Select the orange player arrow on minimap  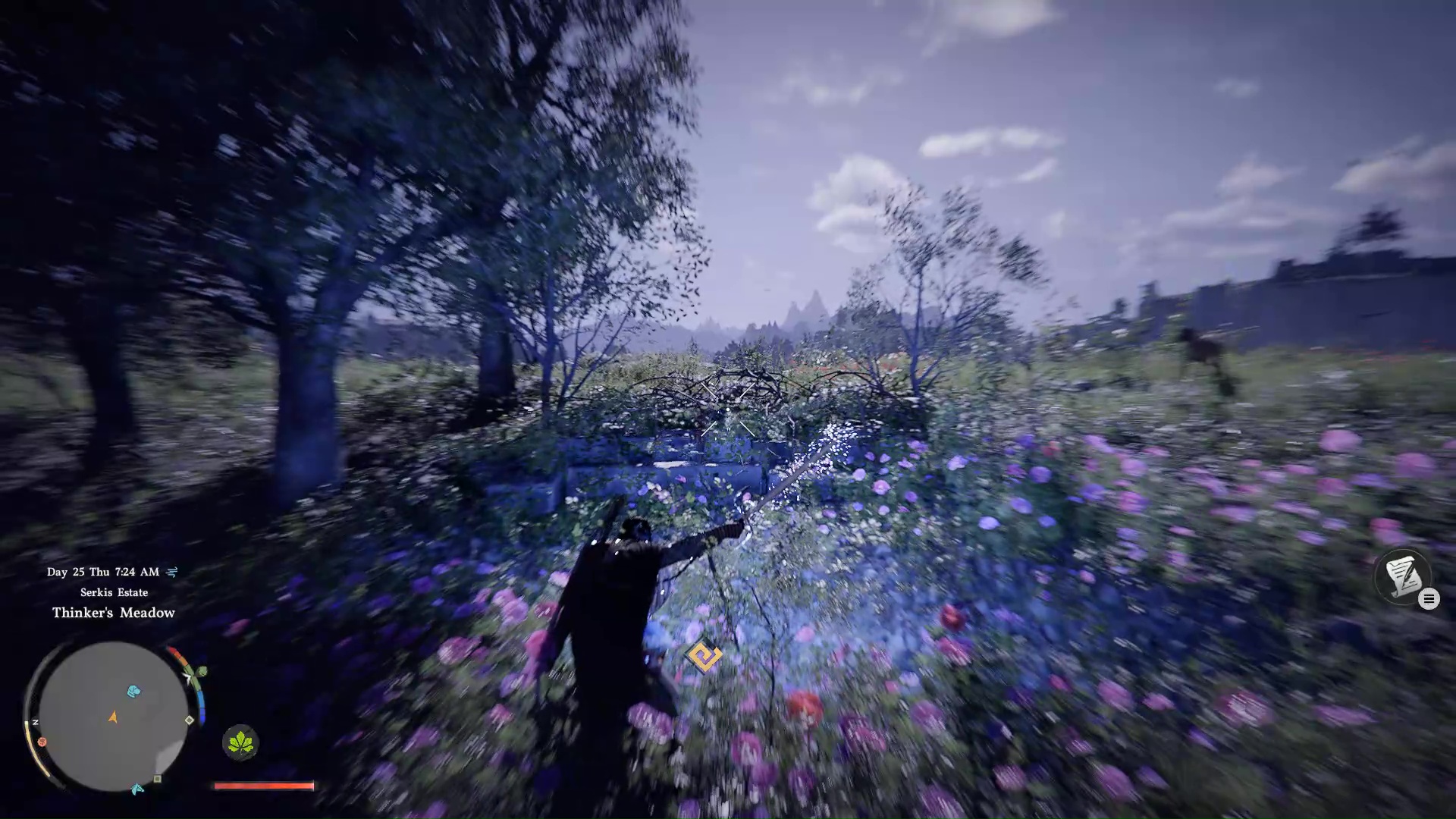tap(112, 717)
